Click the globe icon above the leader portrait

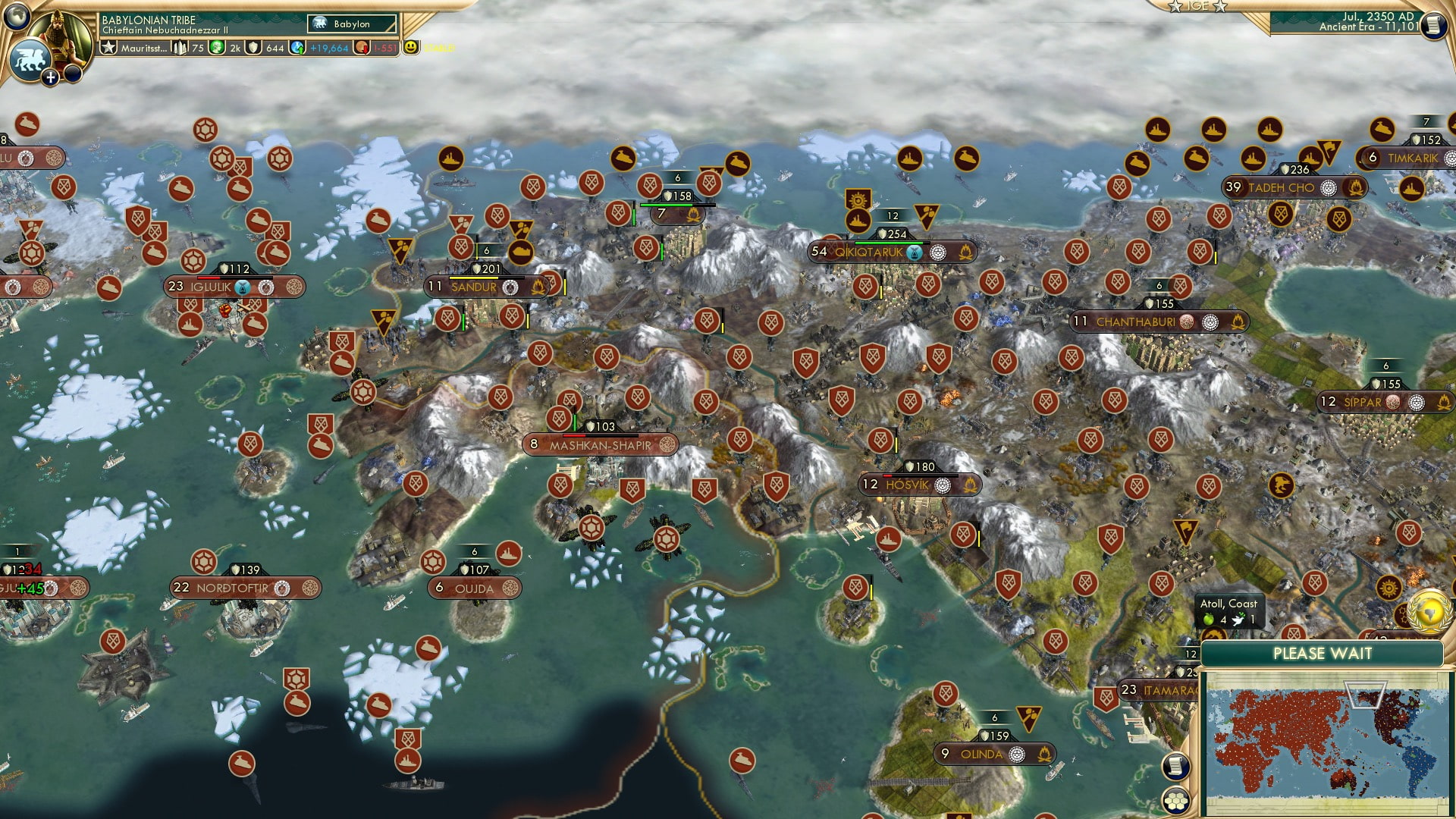coord(17,14)
